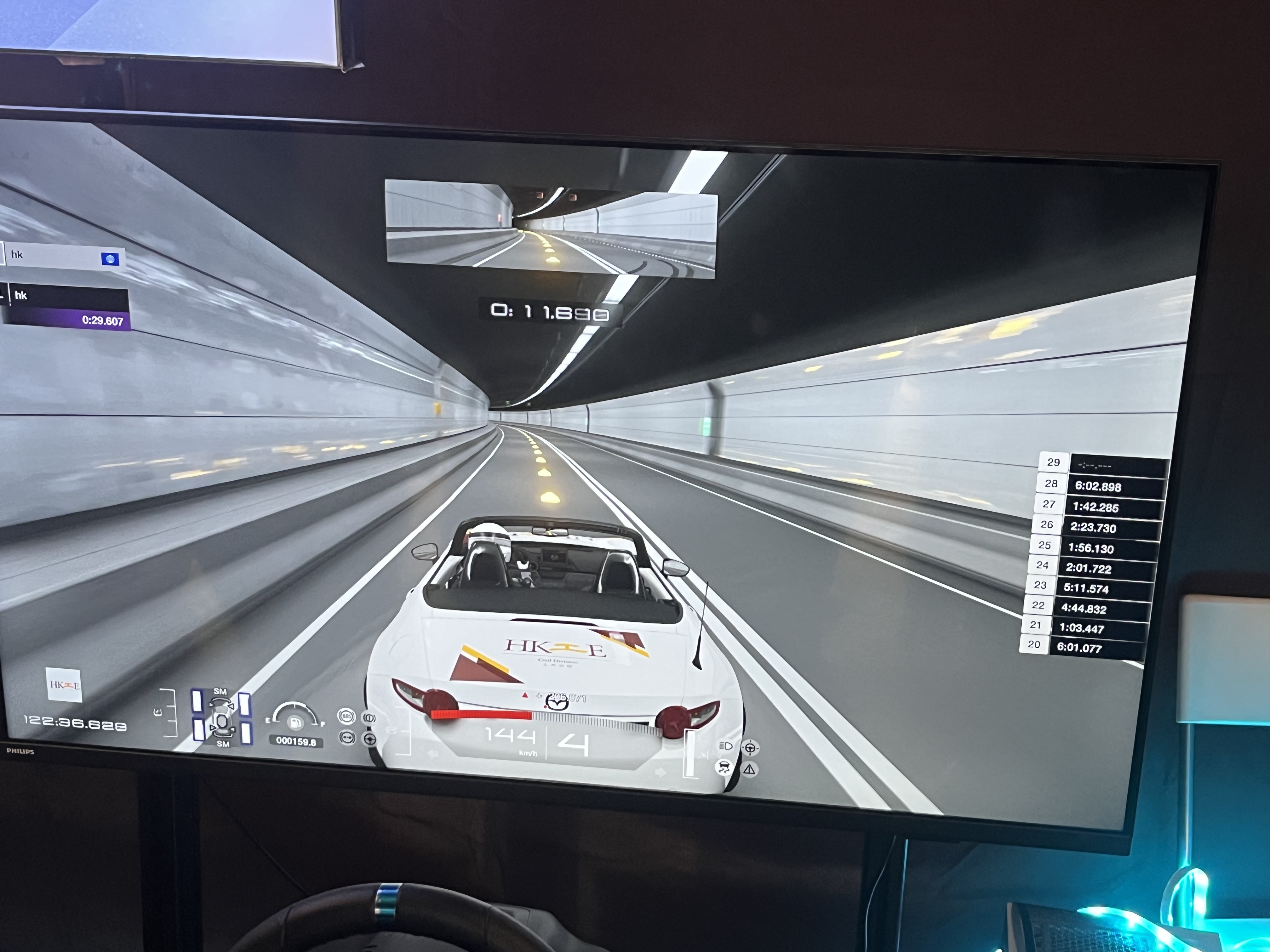The image size is (1270, 952).
Task: Toggle the traction control skid icon
Action: (x=724, y=767)
